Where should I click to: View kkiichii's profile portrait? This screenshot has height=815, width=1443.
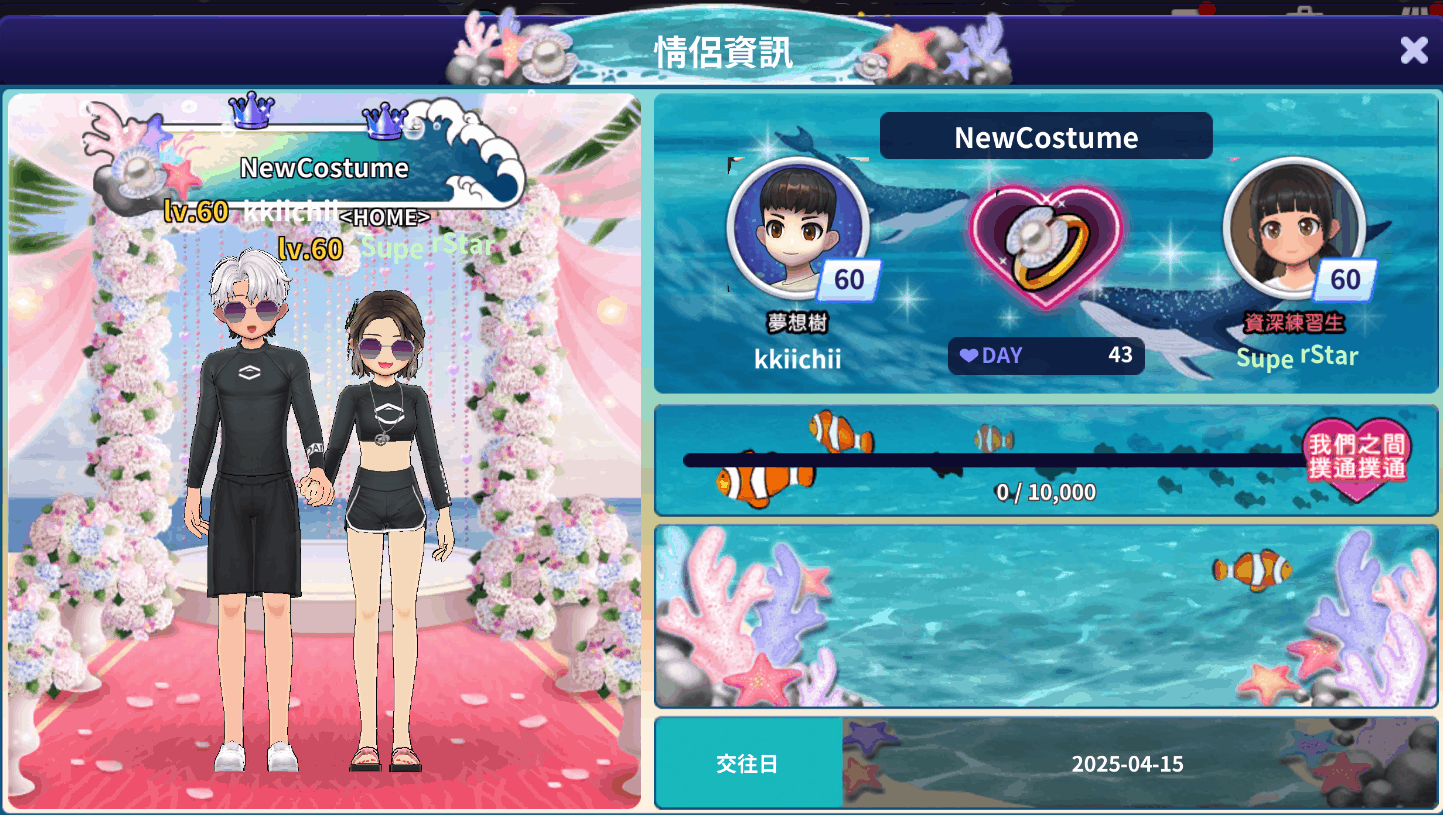point(796,228)
